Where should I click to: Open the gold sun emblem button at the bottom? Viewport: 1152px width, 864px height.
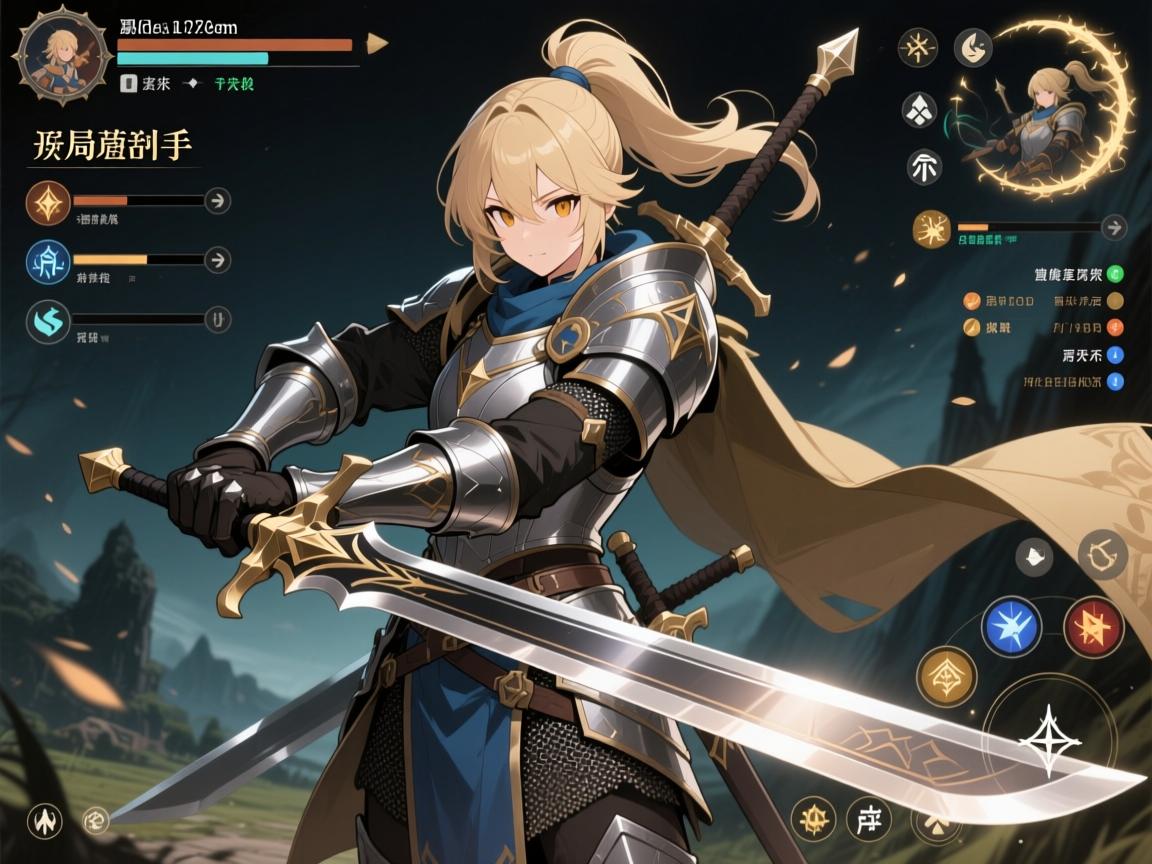[x=812, y=818]
